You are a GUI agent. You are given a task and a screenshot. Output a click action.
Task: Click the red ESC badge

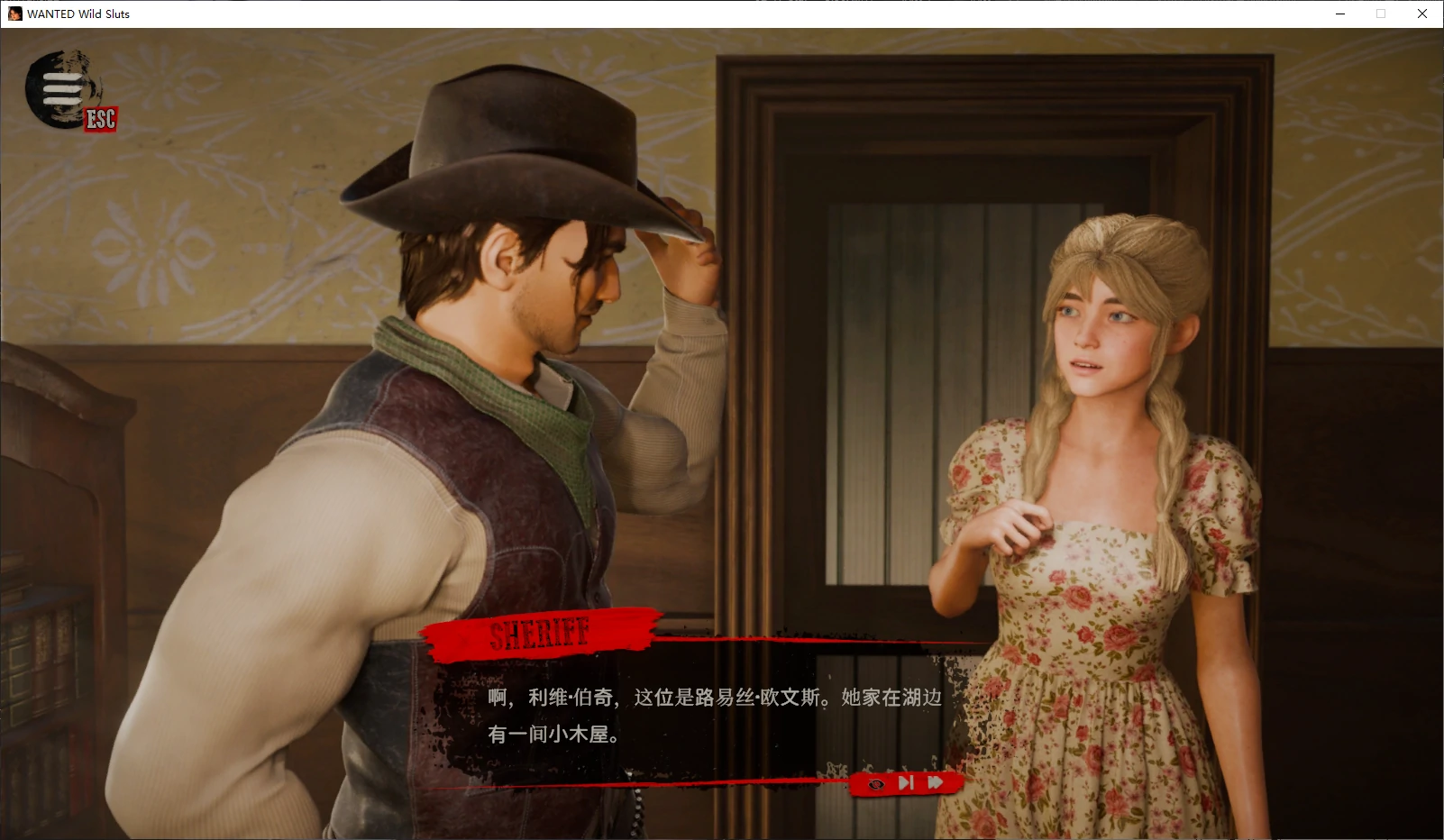[x=100, y=118]
